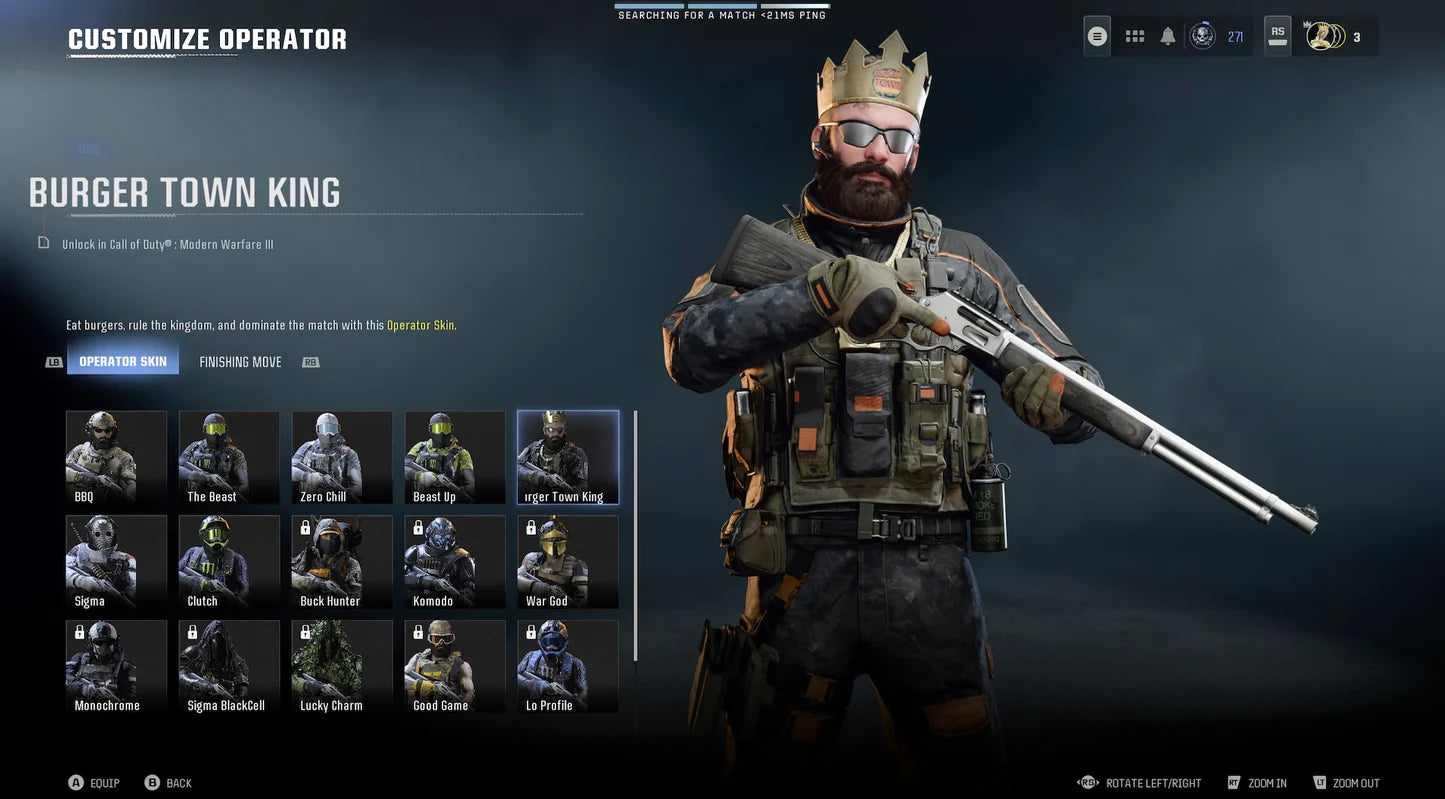Select the War God operator skin
The height and width of the screenshot is (799, 1445).
pos(567,561)
